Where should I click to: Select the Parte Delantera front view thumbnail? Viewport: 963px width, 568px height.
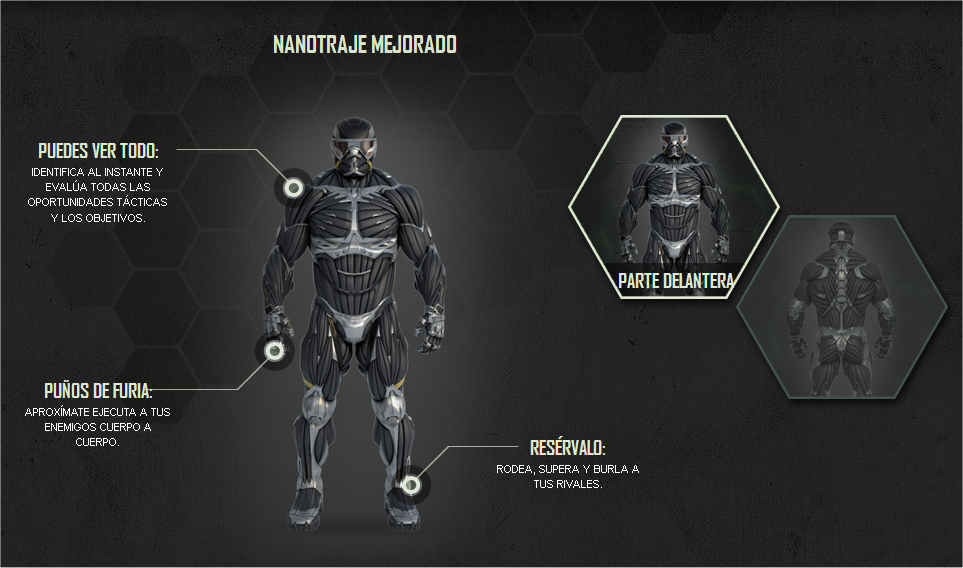point(674,207)
